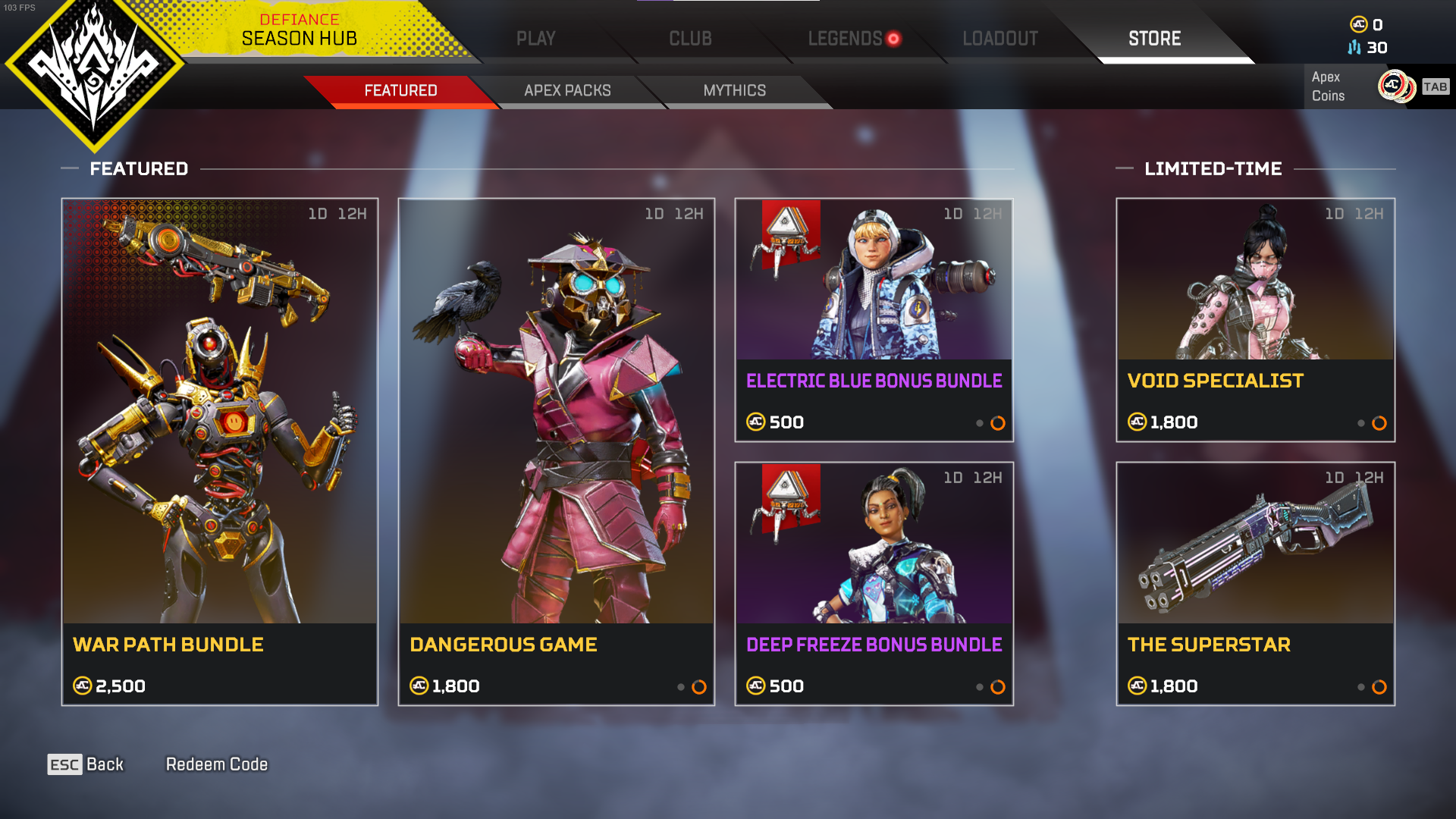This screenshot has width=1456, height=819.
Task: Click the orange countdown ring on Dangerous Game
Action: coord(698,687)
